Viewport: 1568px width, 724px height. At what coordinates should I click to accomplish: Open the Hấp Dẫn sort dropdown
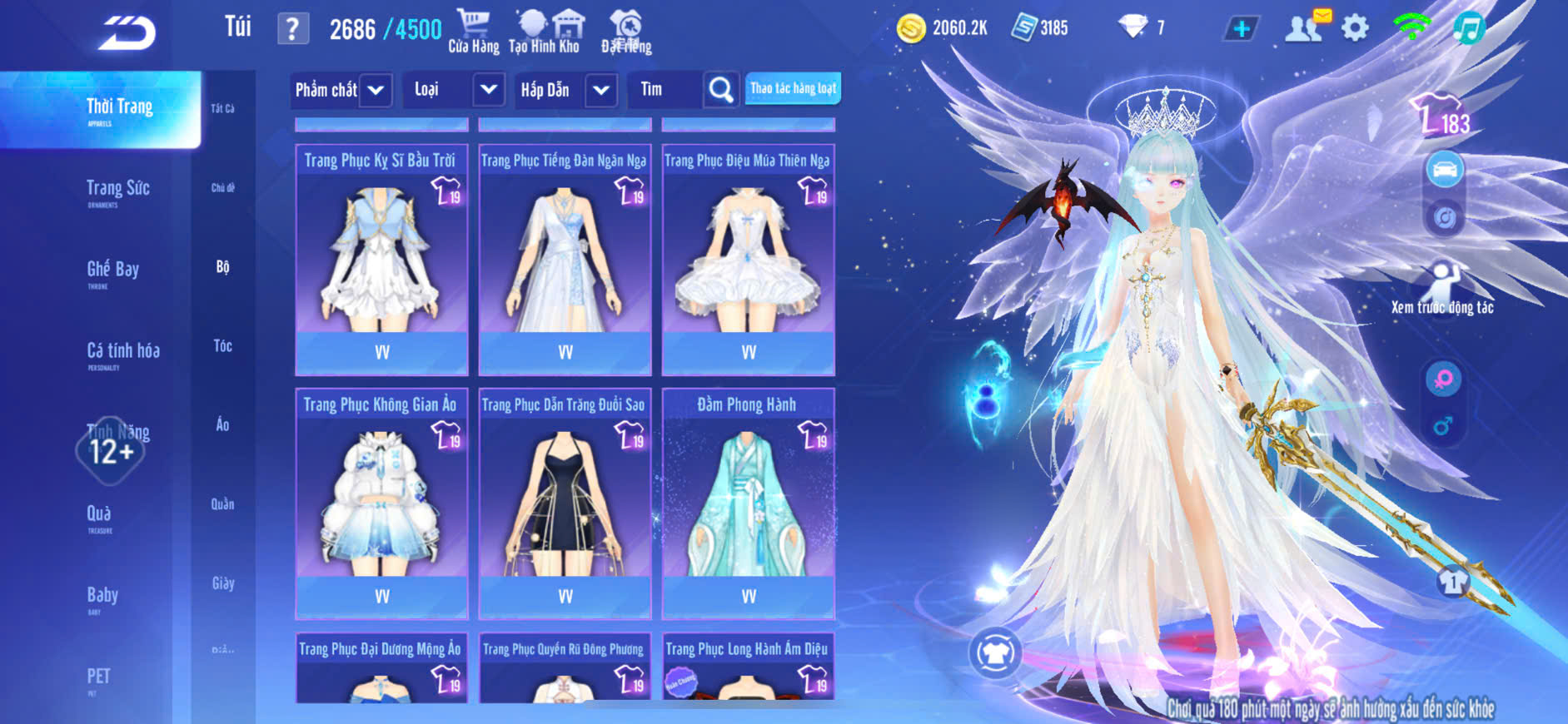tap(567, 90)
